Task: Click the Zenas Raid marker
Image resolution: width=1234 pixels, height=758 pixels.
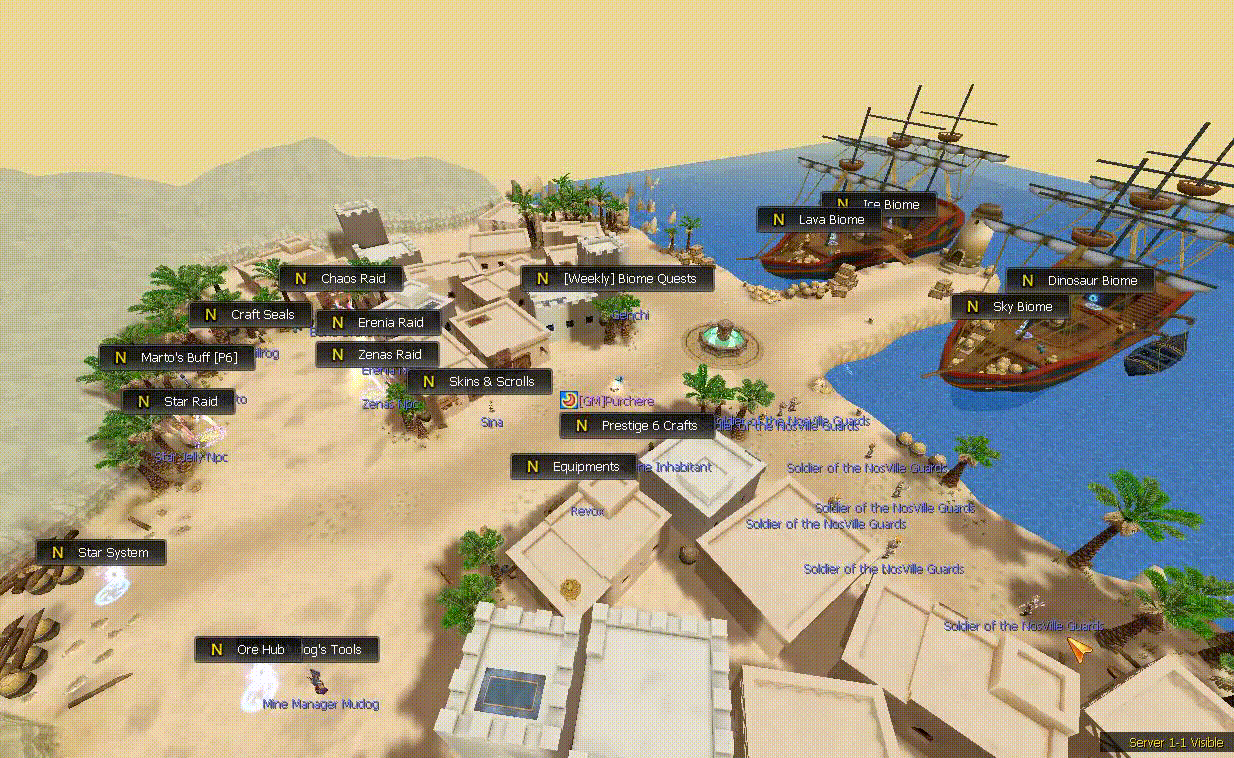Action: 378,355
